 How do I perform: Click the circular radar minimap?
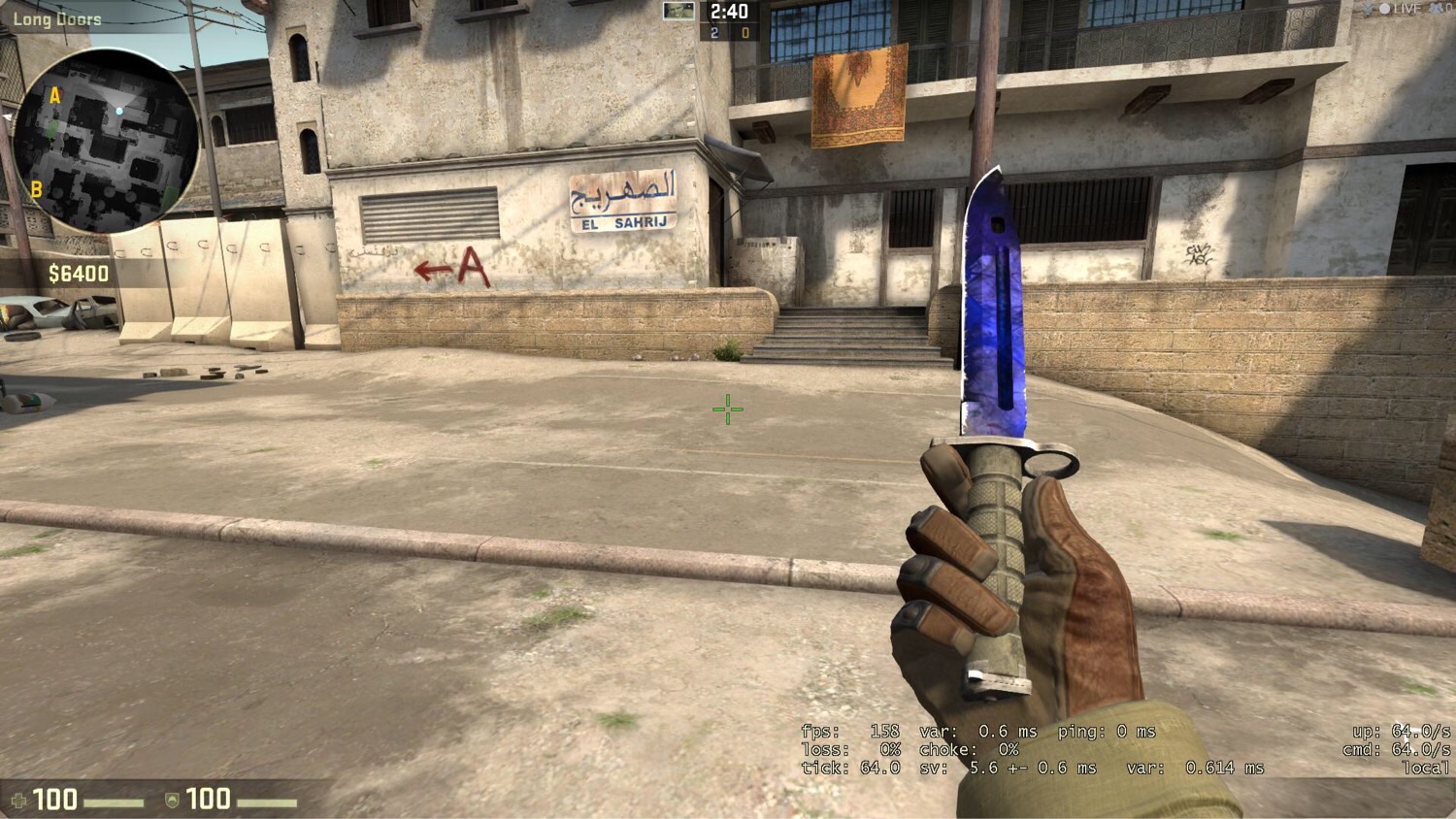pos(107,141)
